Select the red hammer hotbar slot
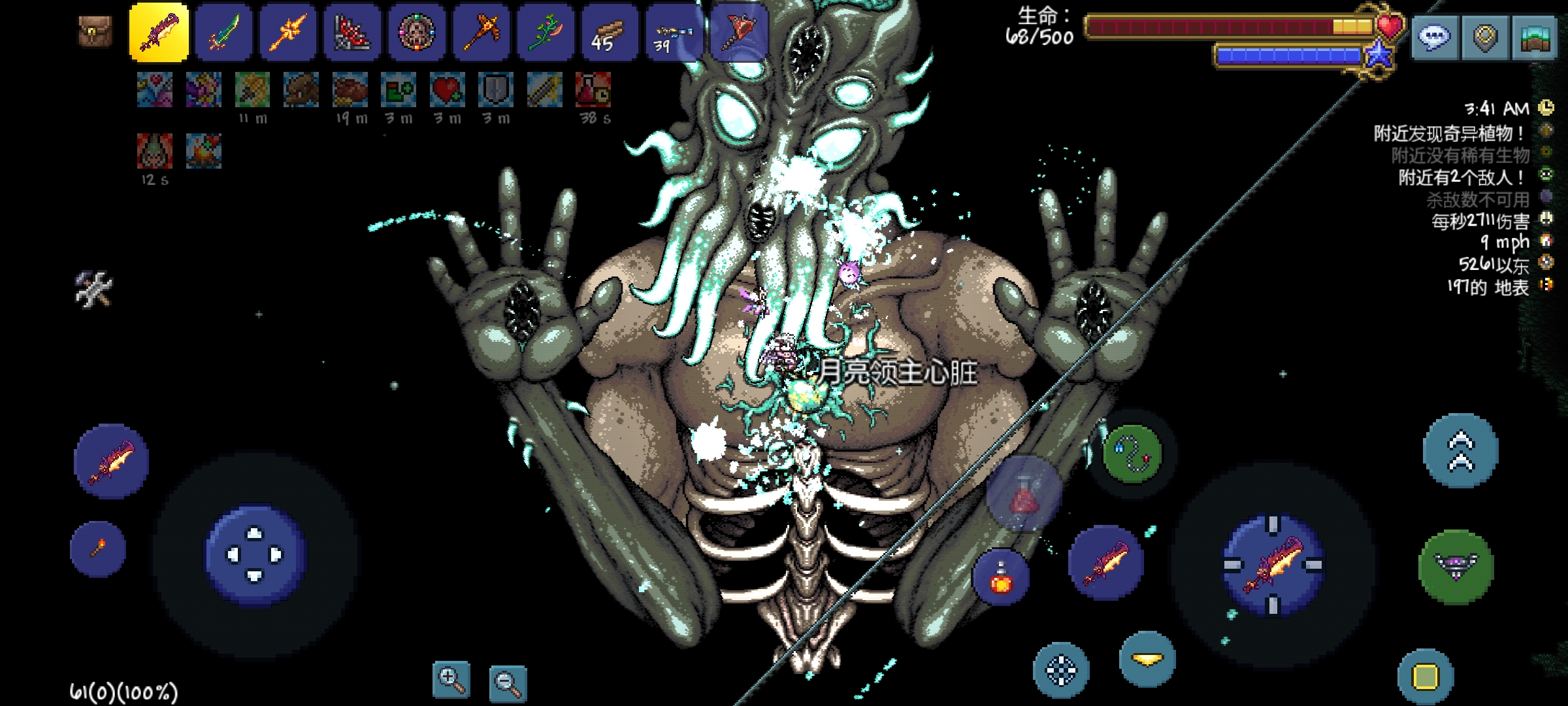This screenshot has width=1568, height=706. tap(738, 33)
